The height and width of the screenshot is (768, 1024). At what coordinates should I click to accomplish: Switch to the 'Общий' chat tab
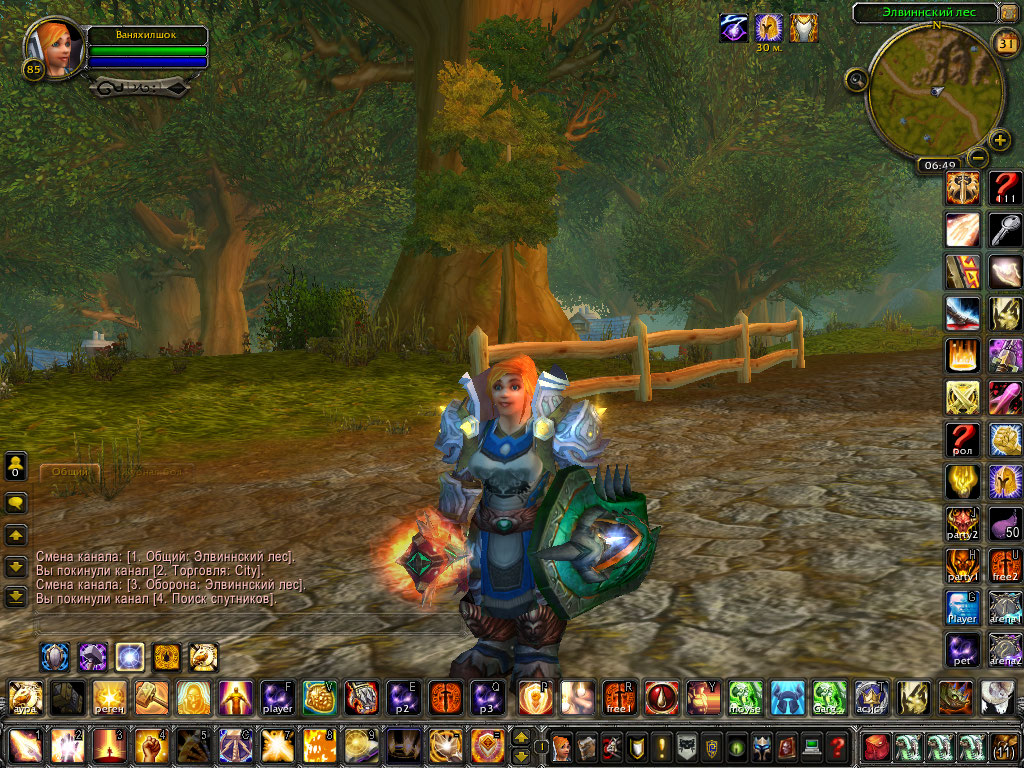click(x=70, y=470)
